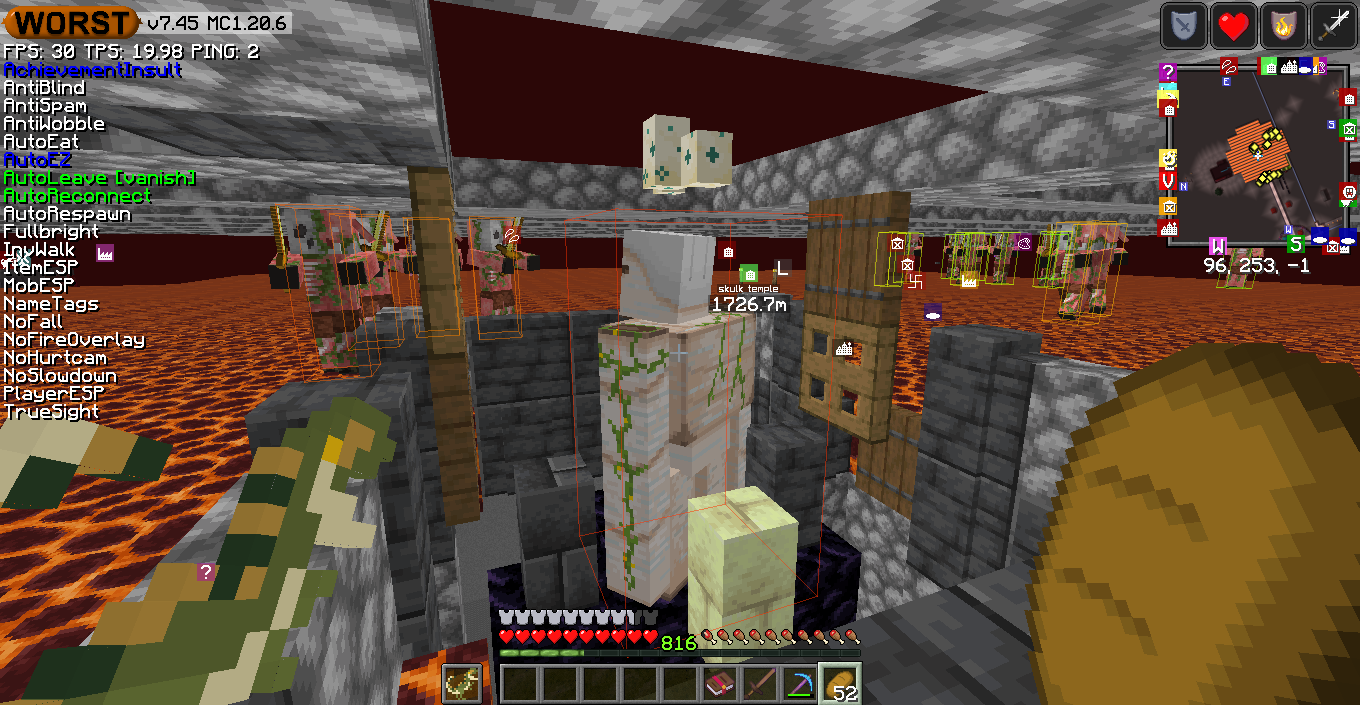Select the green S waypoint marker
Image resolution: width=1360 pixels, height=705 pixels.
[1295, 244]
